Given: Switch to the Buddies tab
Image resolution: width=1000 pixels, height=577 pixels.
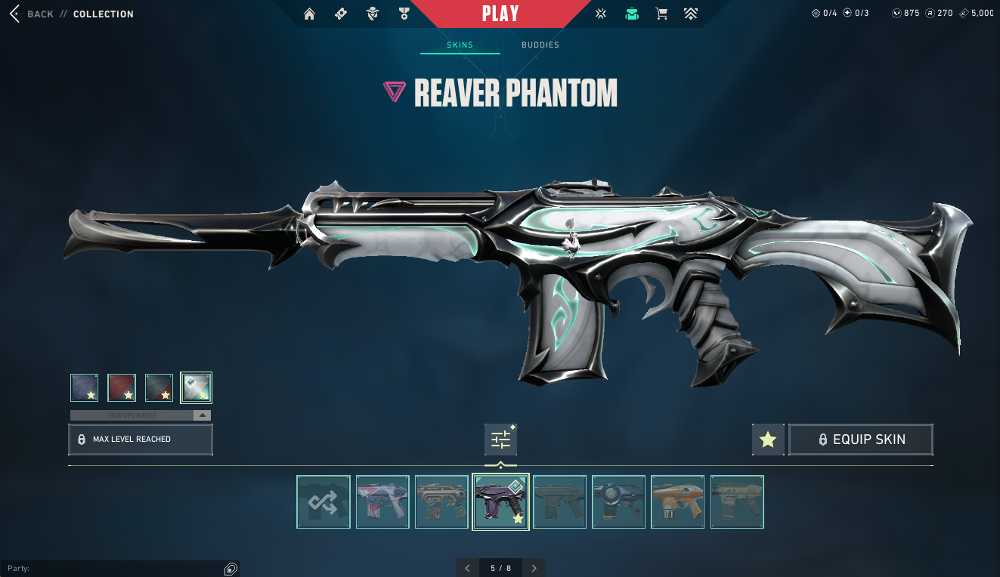Looking at the screenshot, I should click(540, 45).
